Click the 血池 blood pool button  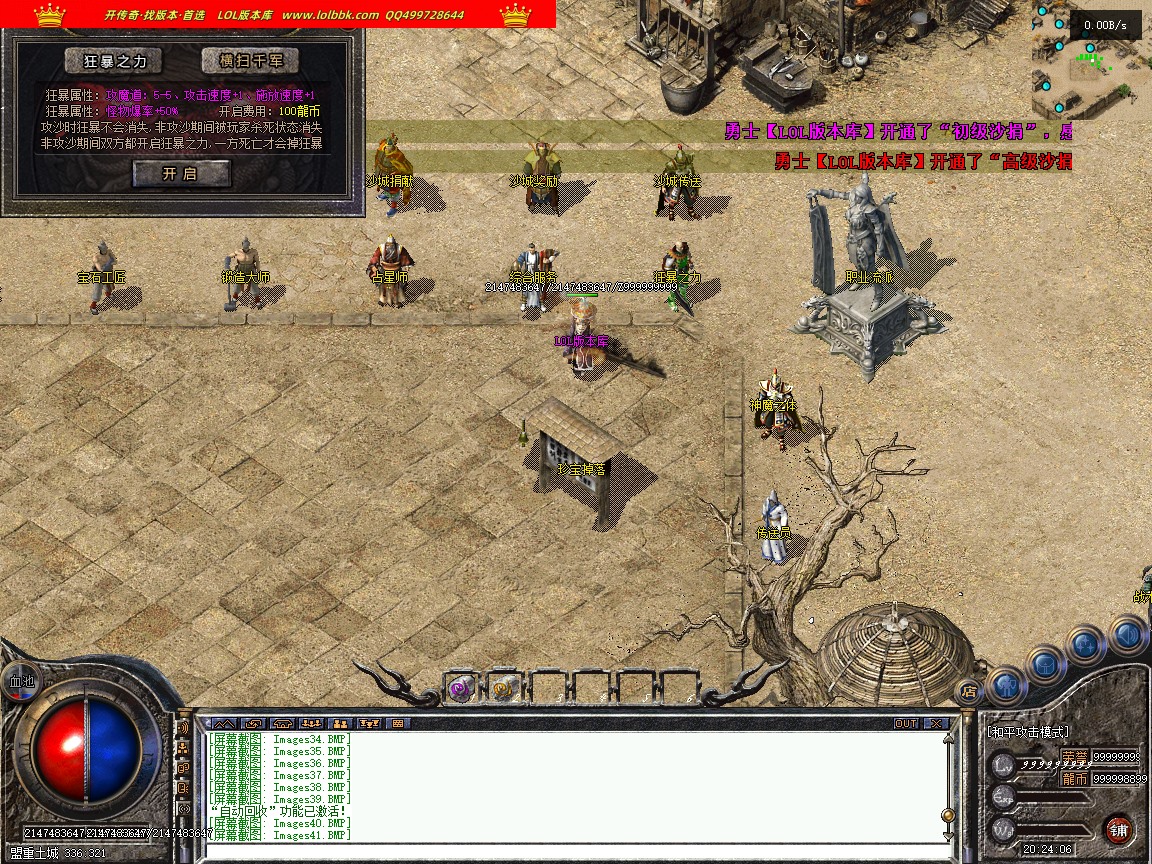coord(19,680)
